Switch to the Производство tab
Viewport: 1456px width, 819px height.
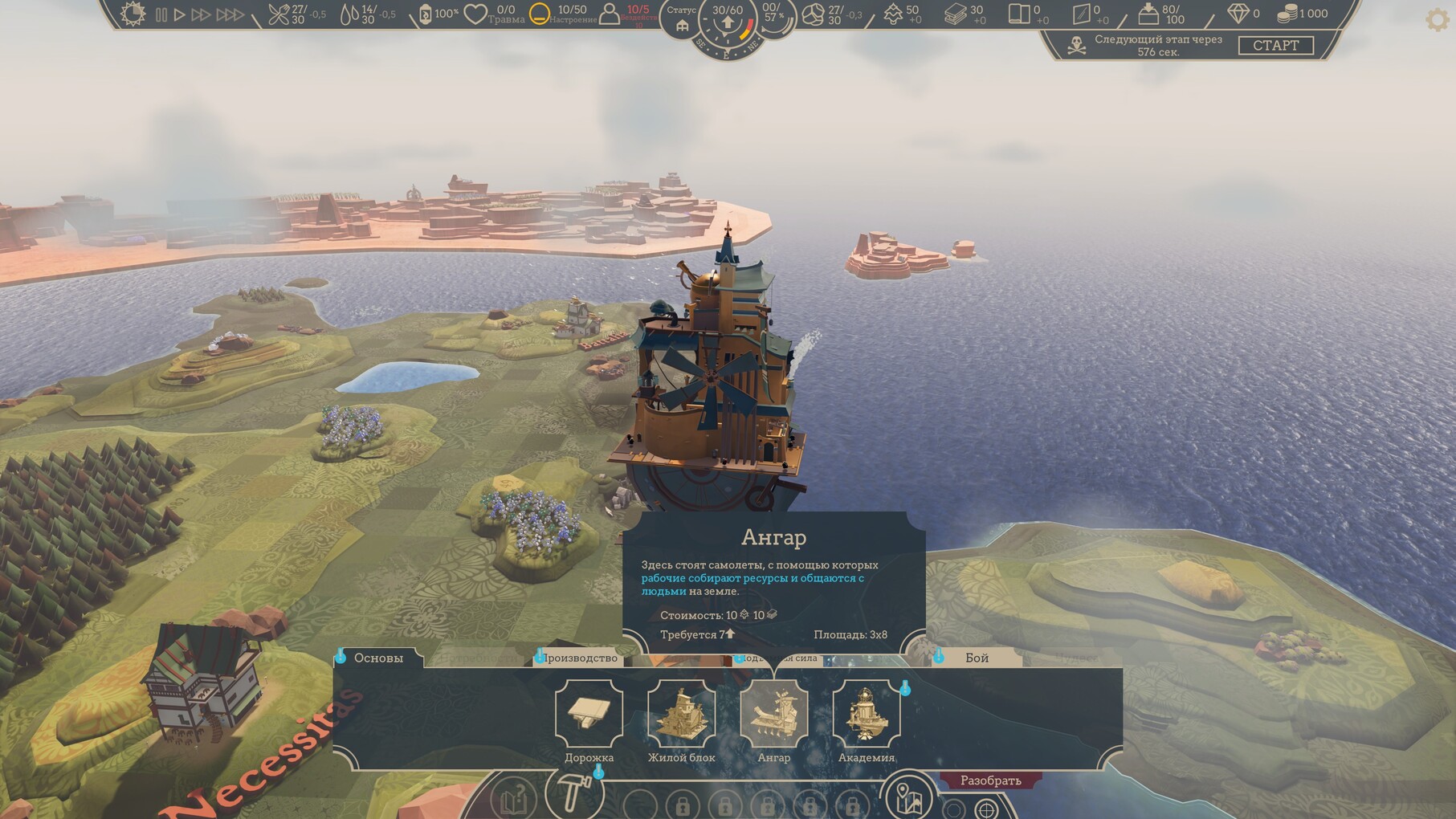[580, 658]
